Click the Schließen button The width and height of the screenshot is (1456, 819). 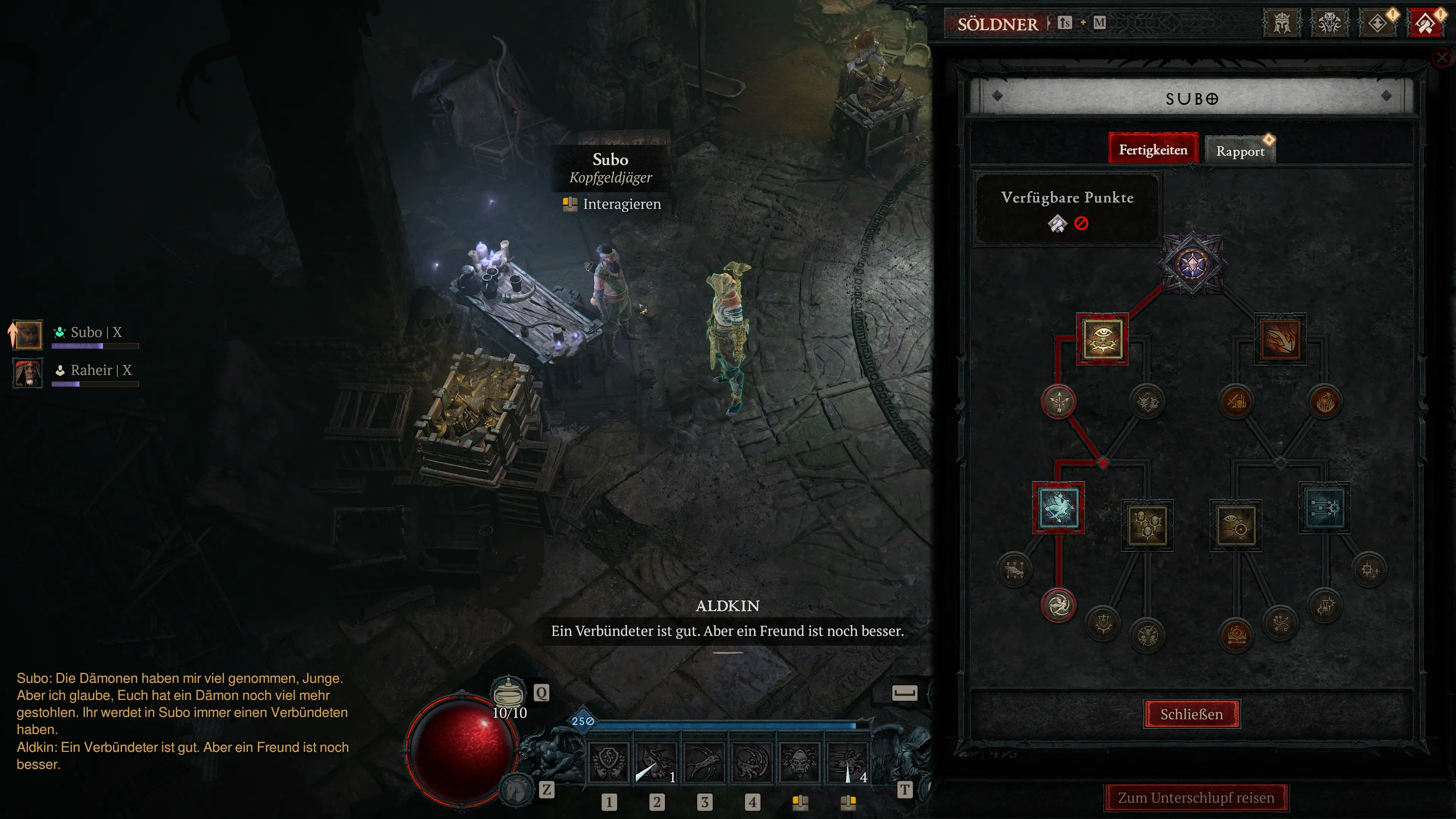1192,714
